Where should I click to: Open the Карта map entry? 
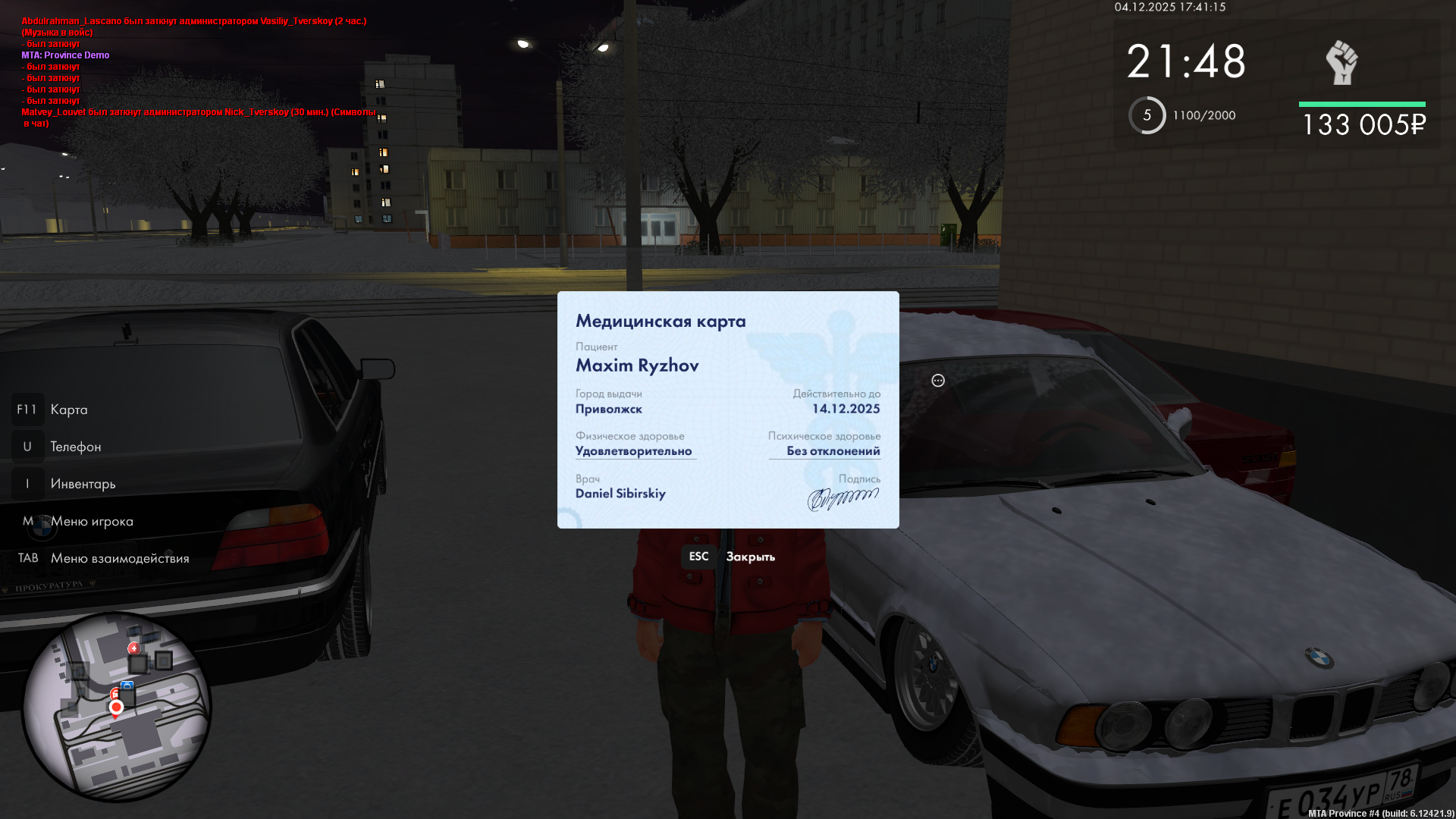(x=68, y=409)
